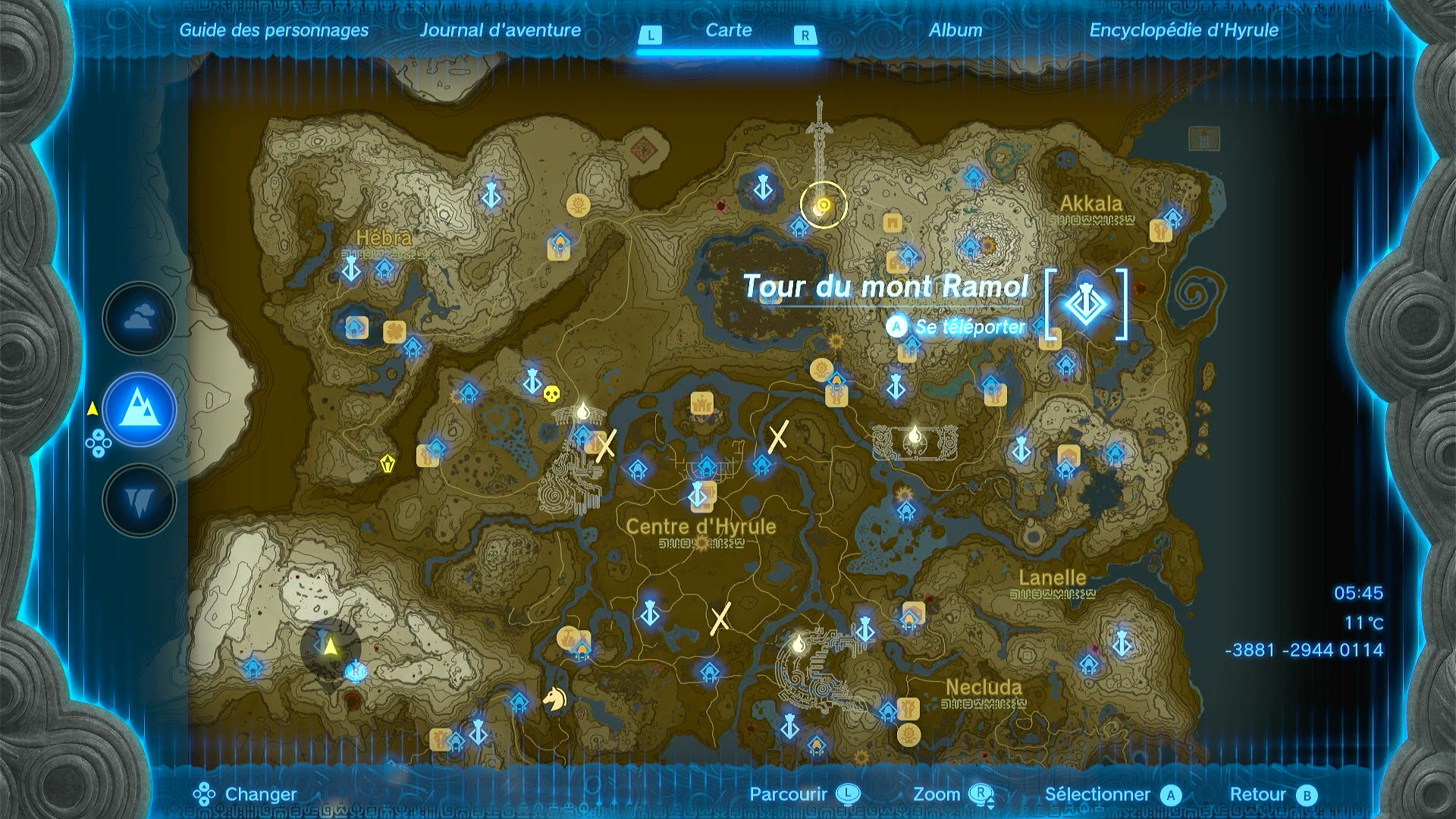The width and height of the screenshot is (1456, 819).
Task: Open the Encyclopédie d'Hyrule tab
Action: click(1185, 32)
